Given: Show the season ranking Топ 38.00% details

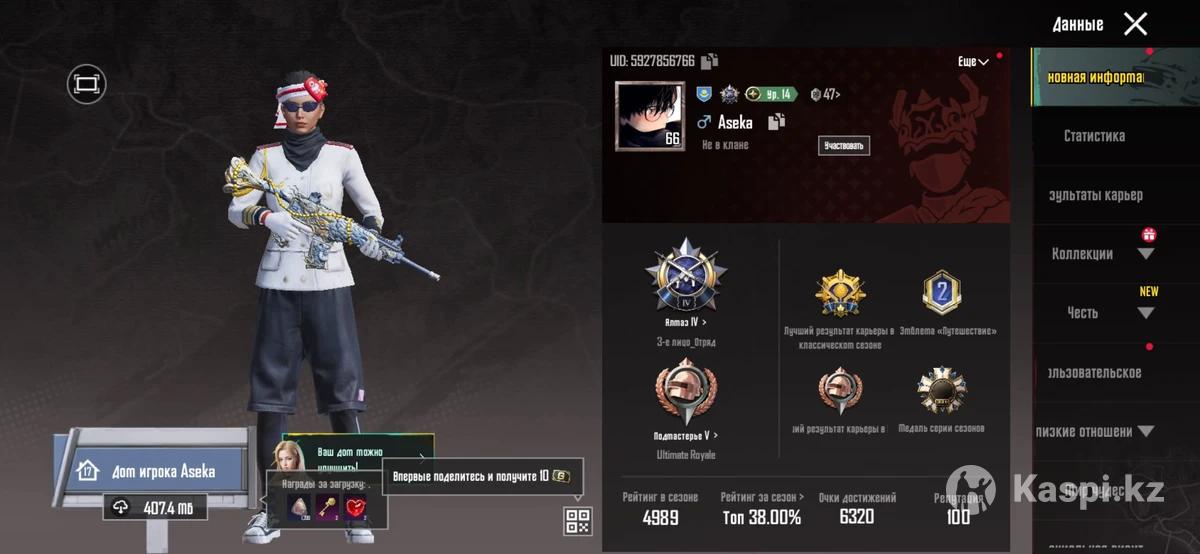Looking at the screenshot, I should point(761,510).
